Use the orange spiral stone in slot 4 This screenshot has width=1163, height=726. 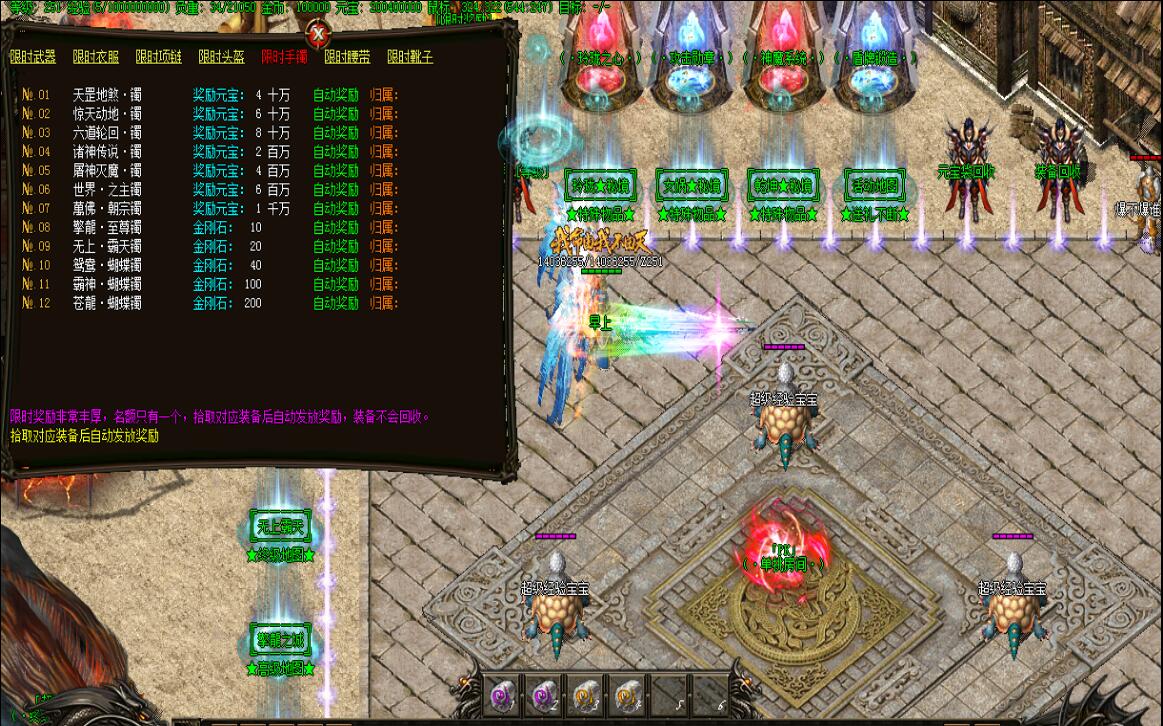pyautogui.click(x=626, y=690)
